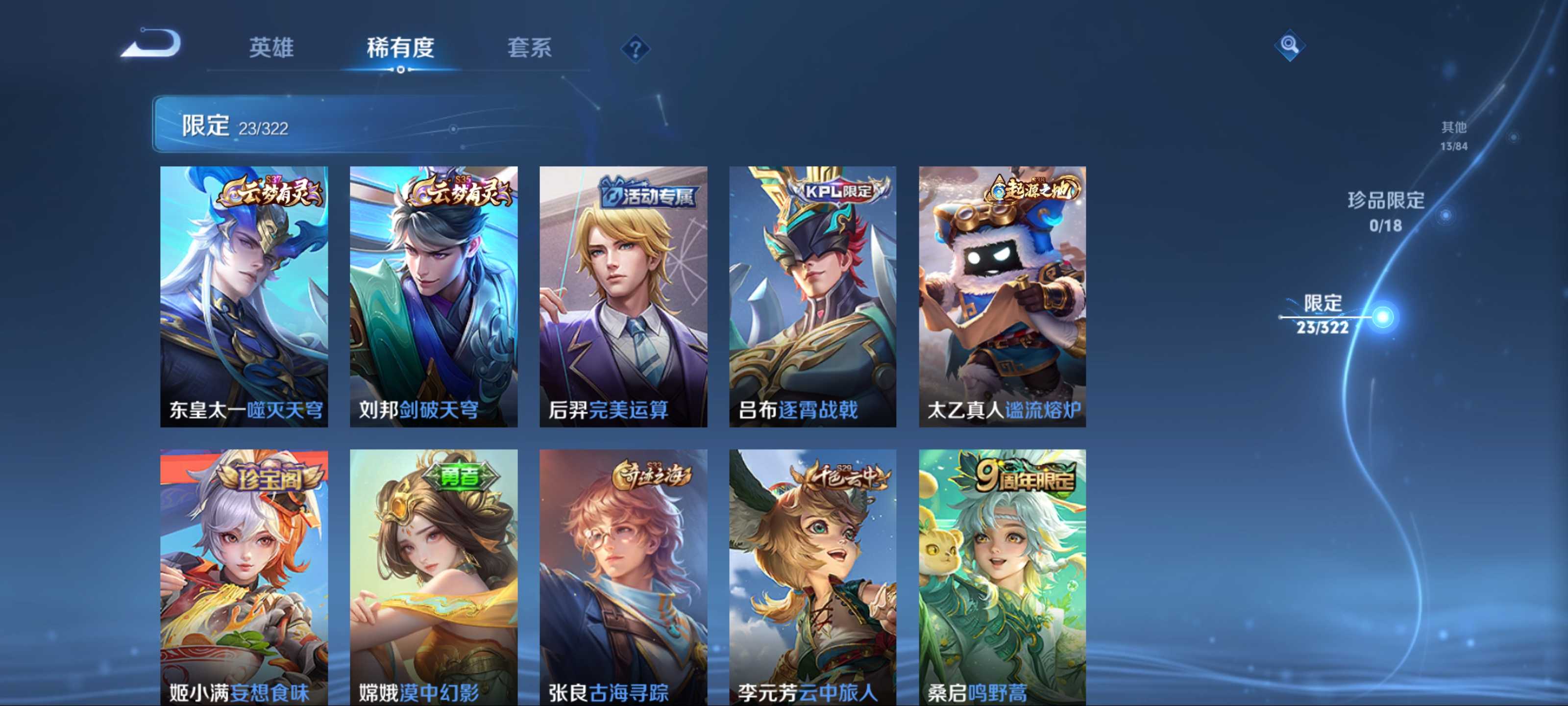The height and width of the screenshot is (706, 1568).
Task: Select the 吕布 逐霄战戟 skin card
Action: pos(812,296)
